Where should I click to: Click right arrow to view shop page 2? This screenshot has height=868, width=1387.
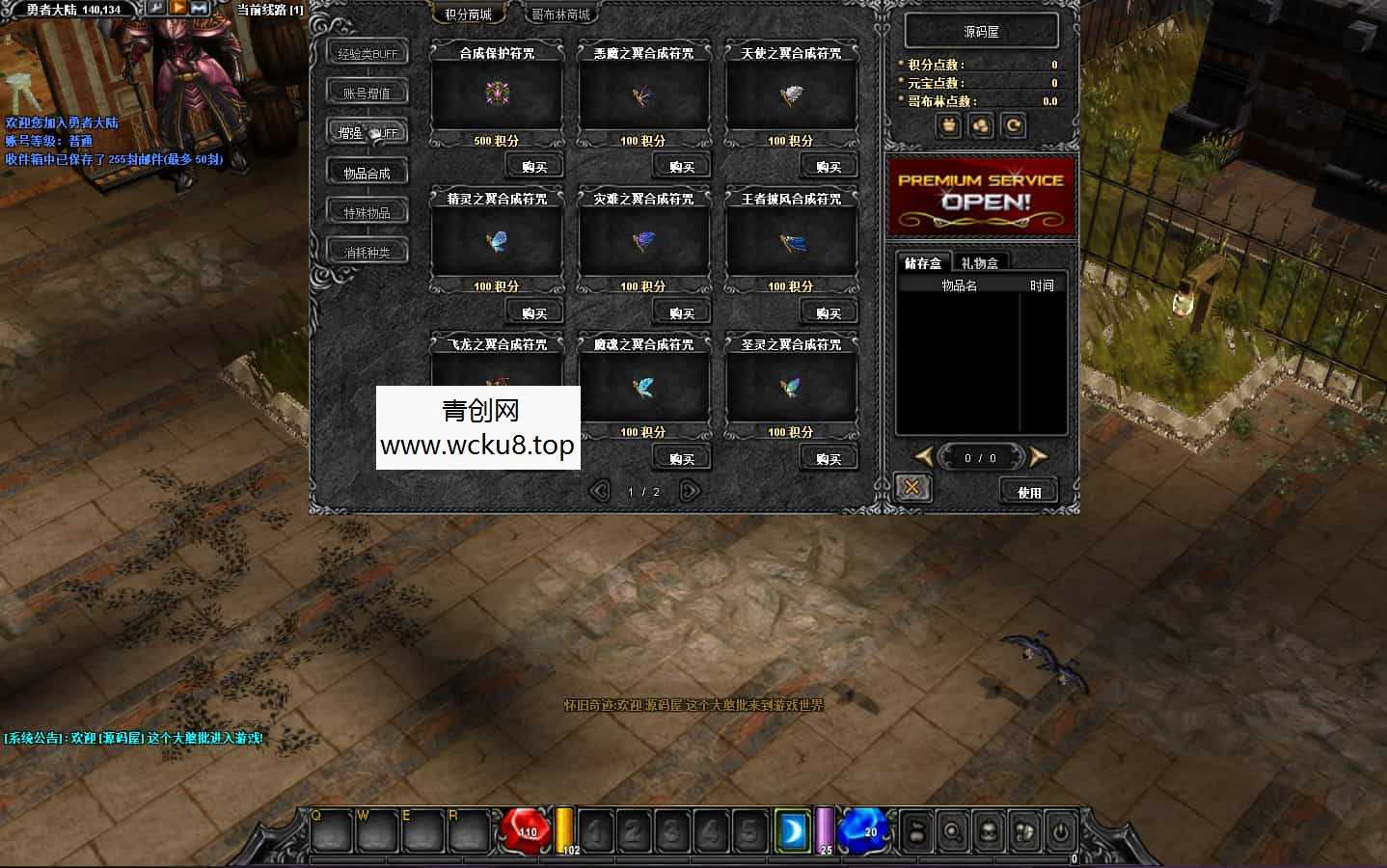(x=689, y=491)
